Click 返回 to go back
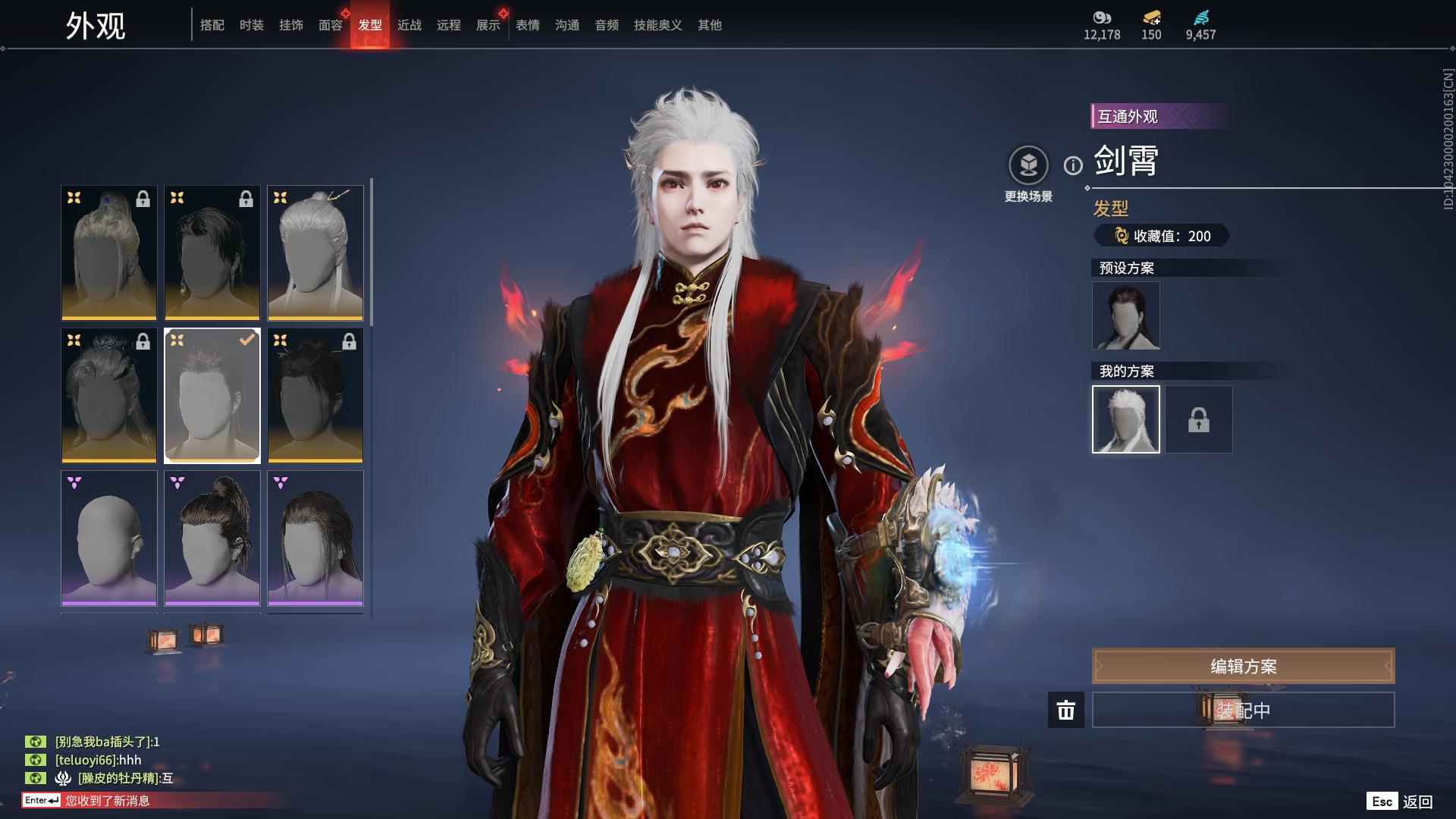This screenshot has width=1456, height=819. point(1417,802)
